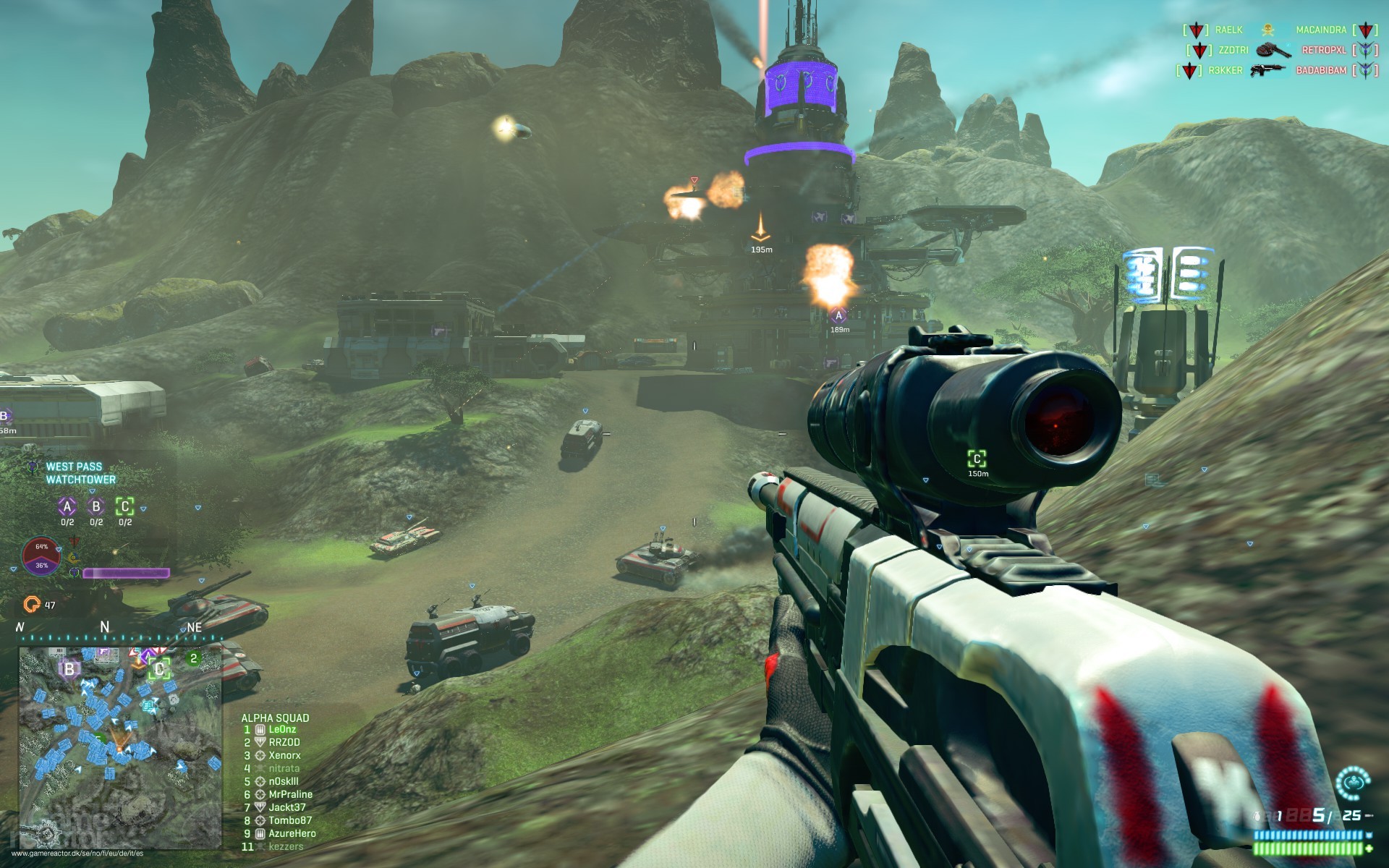Click the Terran Republic icon beside RAELK
1389x868 pixels.
tap(1196, 29)
